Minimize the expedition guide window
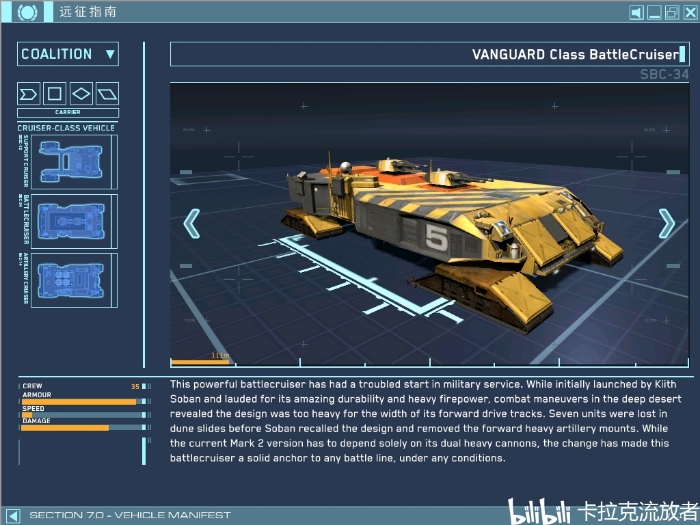This screenshot has height=525, width=700. [x=654, y=13]
